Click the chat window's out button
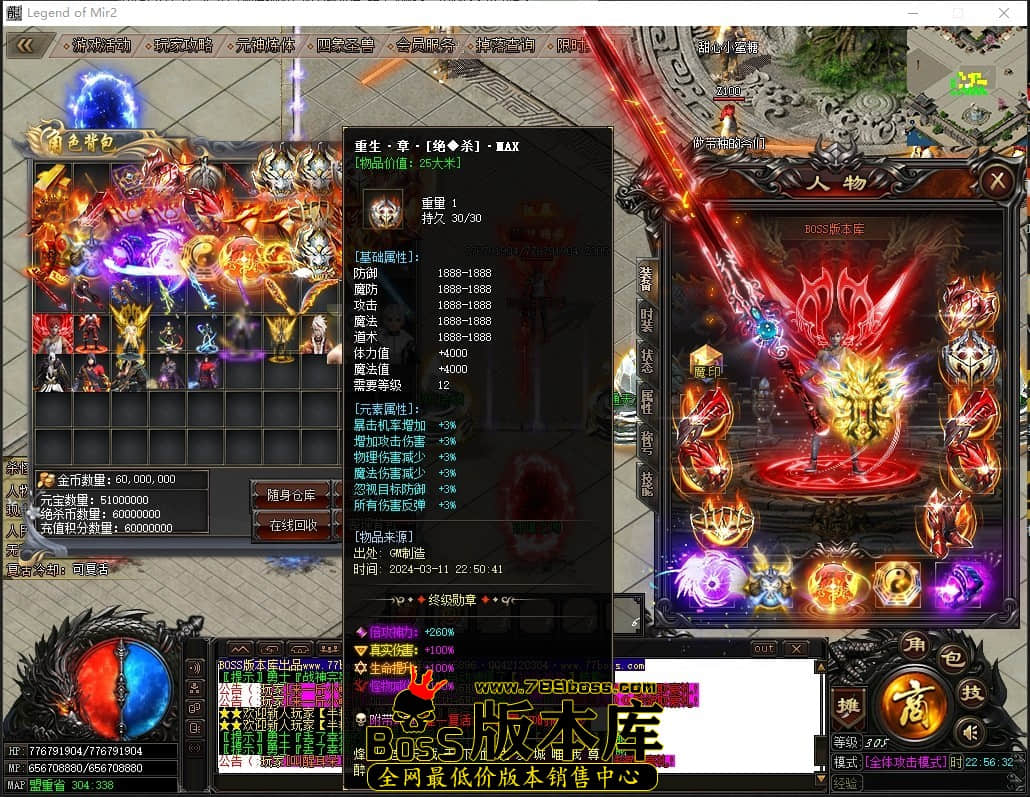 tap(764, 649)
